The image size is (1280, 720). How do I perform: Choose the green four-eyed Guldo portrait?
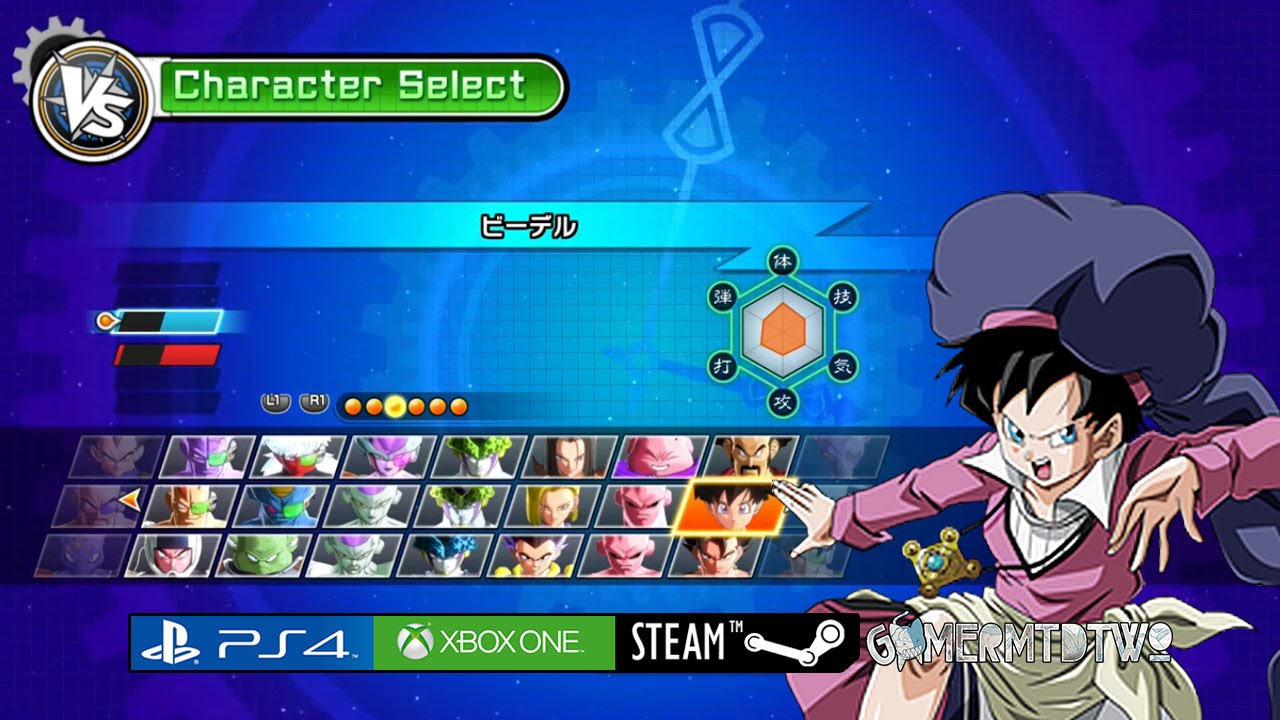262,555
